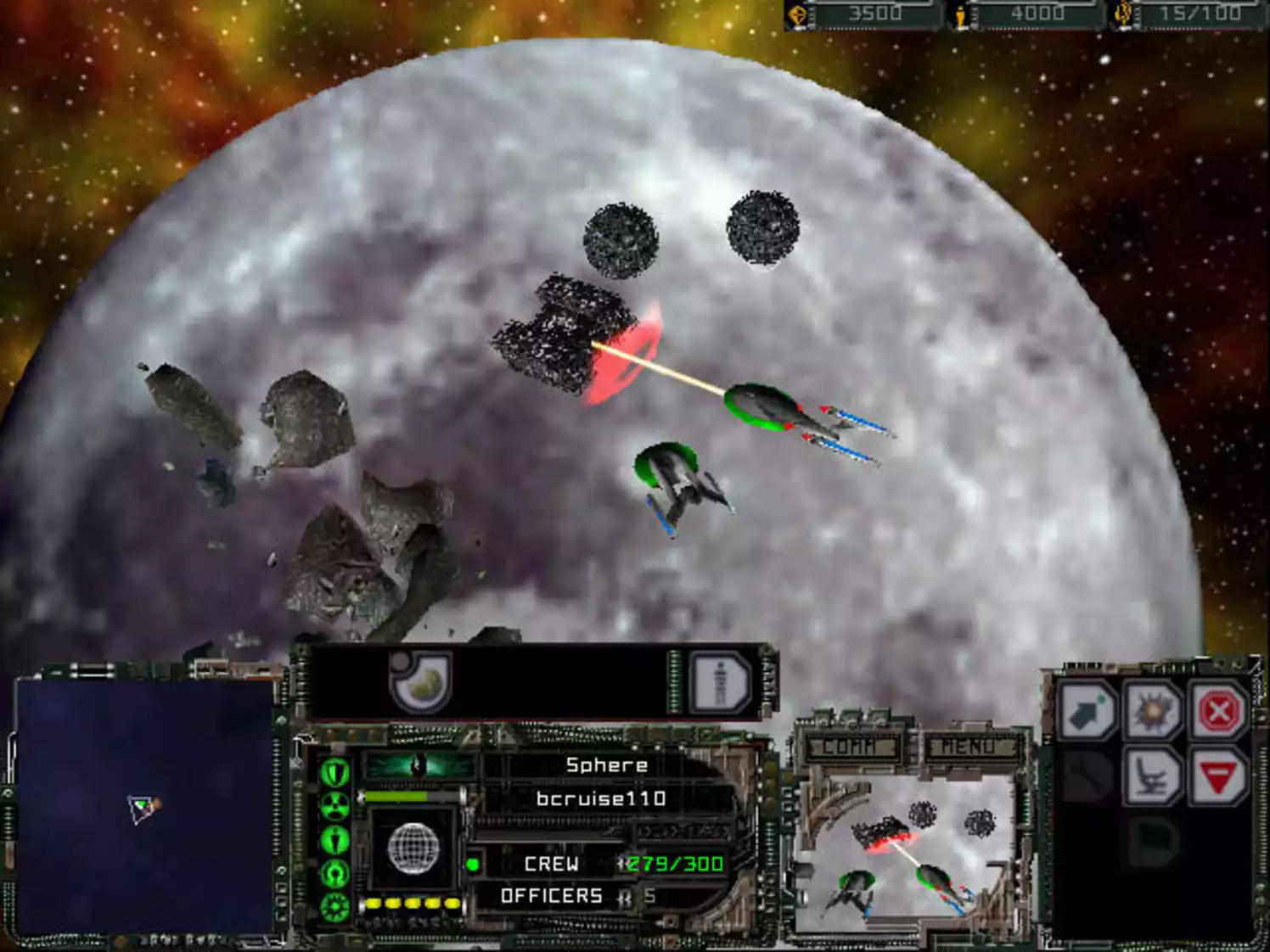The height and width of the screenshot is (952, 1270).
Task: Click the green hull strength bar
Action: pyautogui.click(x=395, y=795)
